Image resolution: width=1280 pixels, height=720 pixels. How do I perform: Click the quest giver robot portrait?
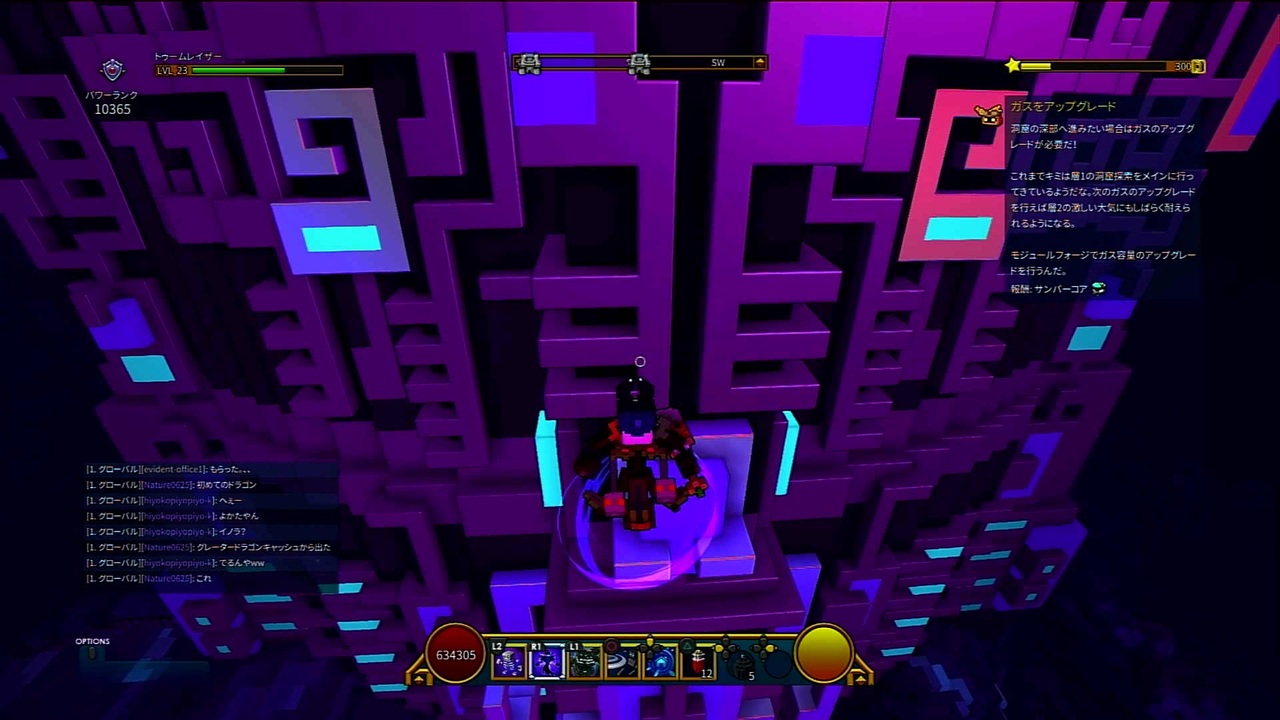click(988, 115)
